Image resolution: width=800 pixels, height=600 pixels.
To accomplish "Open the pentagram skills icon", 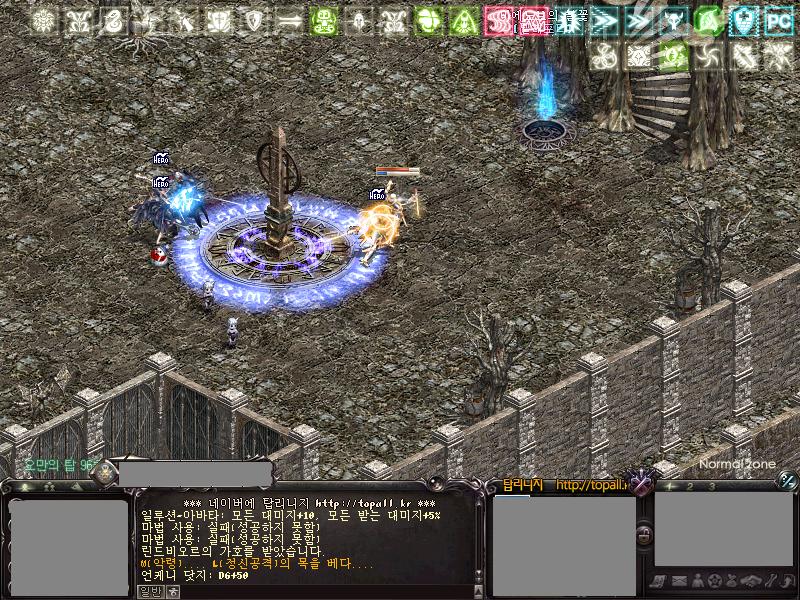I will pos(715,581).
